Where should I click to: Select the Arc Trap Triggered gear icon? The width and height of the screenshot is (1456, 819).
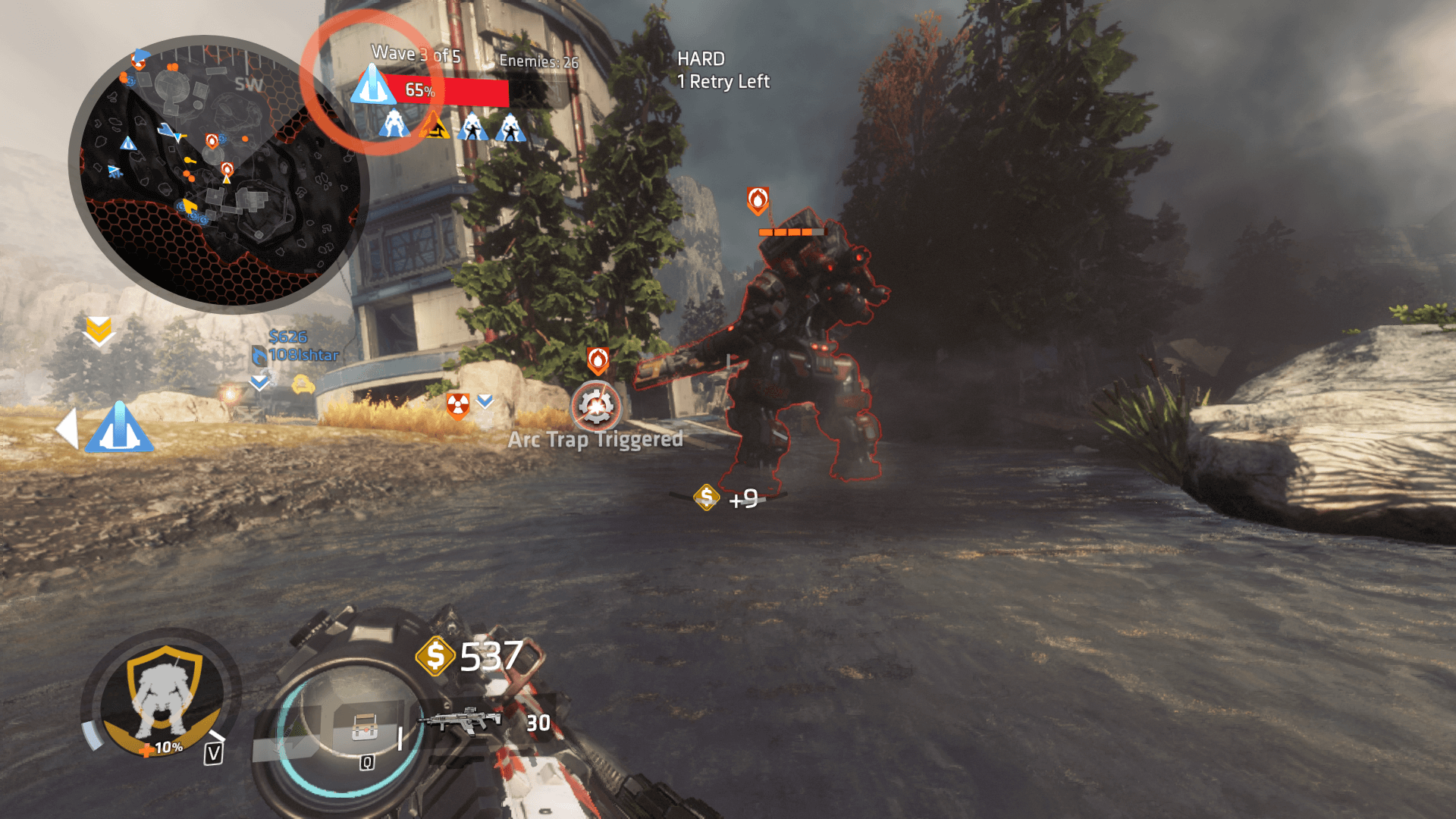596,406
